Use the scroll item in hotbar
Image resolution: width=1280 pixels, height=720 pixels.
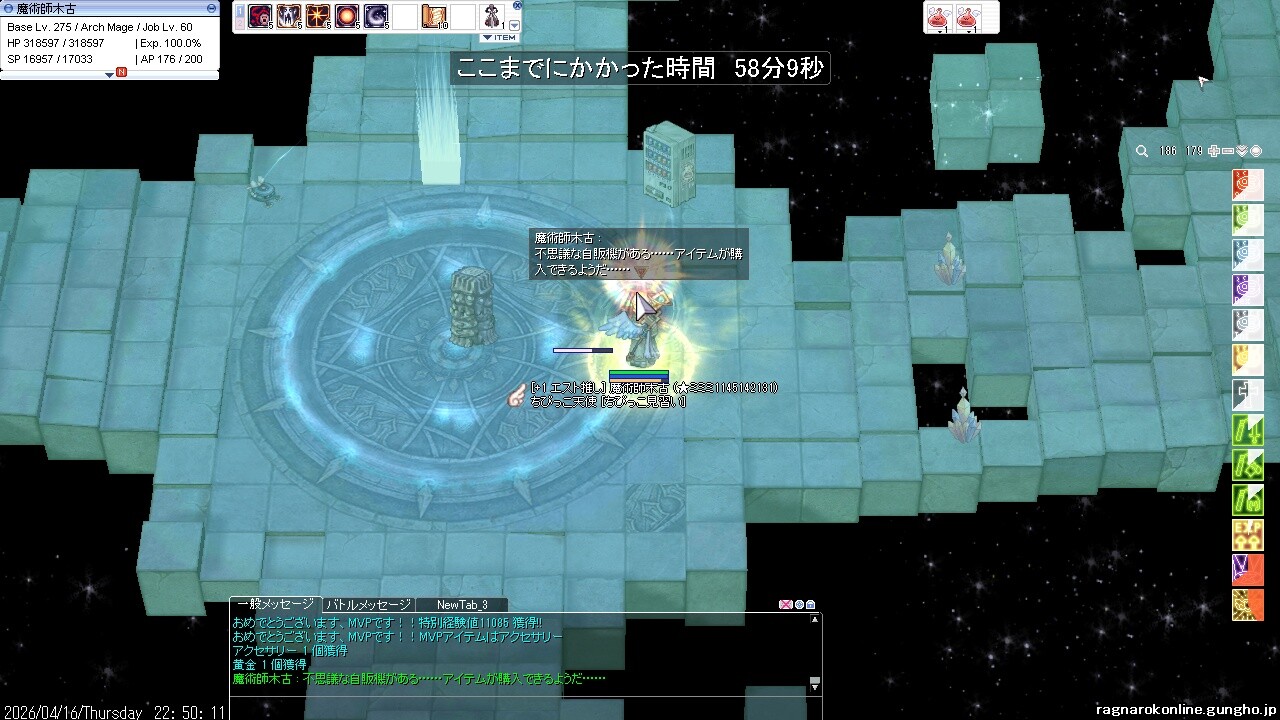click(x=435, y=17)
